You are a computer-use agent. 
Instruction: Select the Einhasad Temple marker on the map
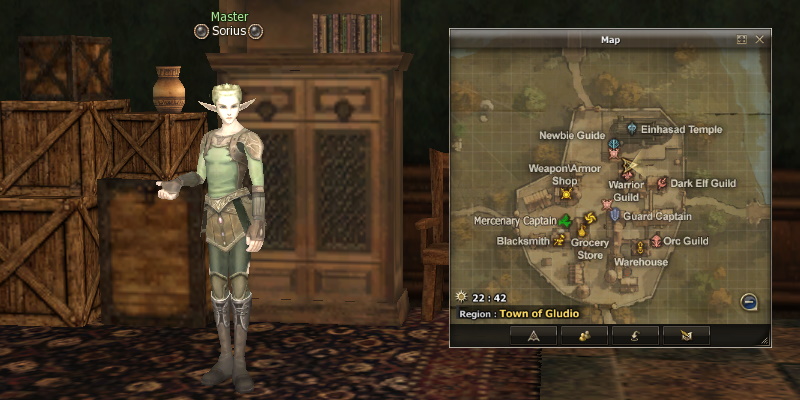pyautogui.click(x=631, y=129)
